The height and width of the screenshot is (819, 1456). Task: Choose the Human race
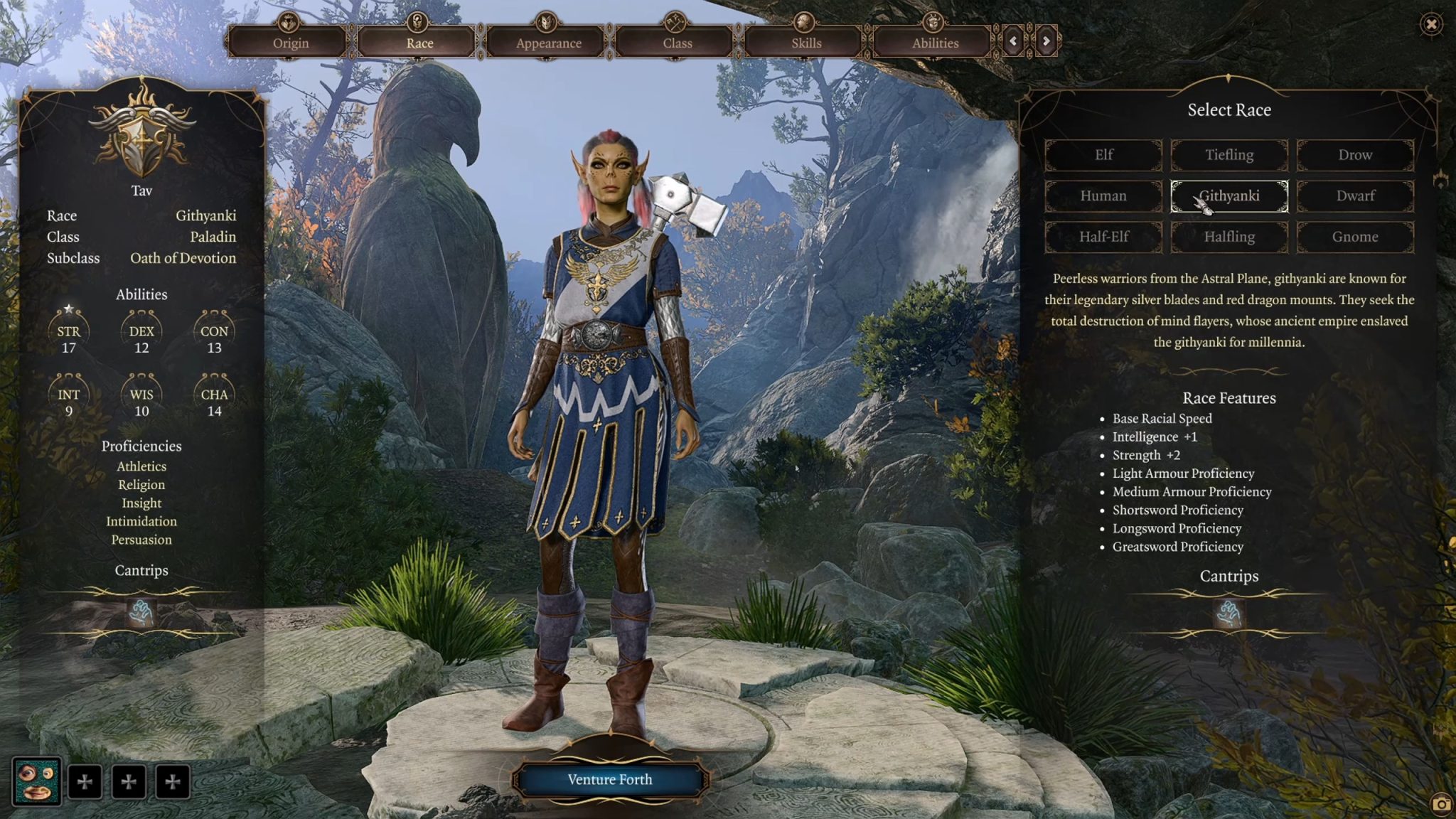point(1103,196)
